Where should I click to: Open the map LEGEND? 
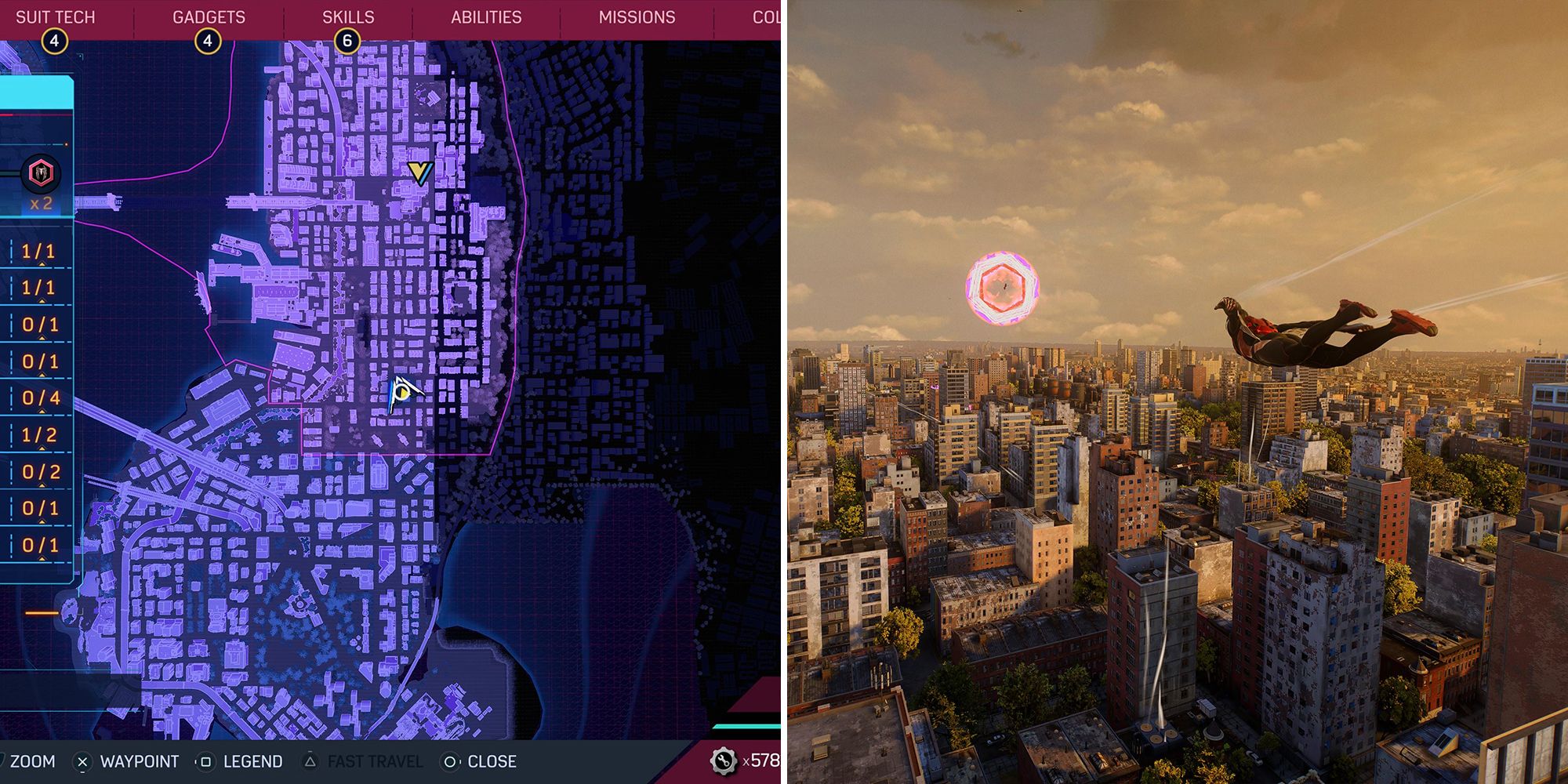(251, 760)
